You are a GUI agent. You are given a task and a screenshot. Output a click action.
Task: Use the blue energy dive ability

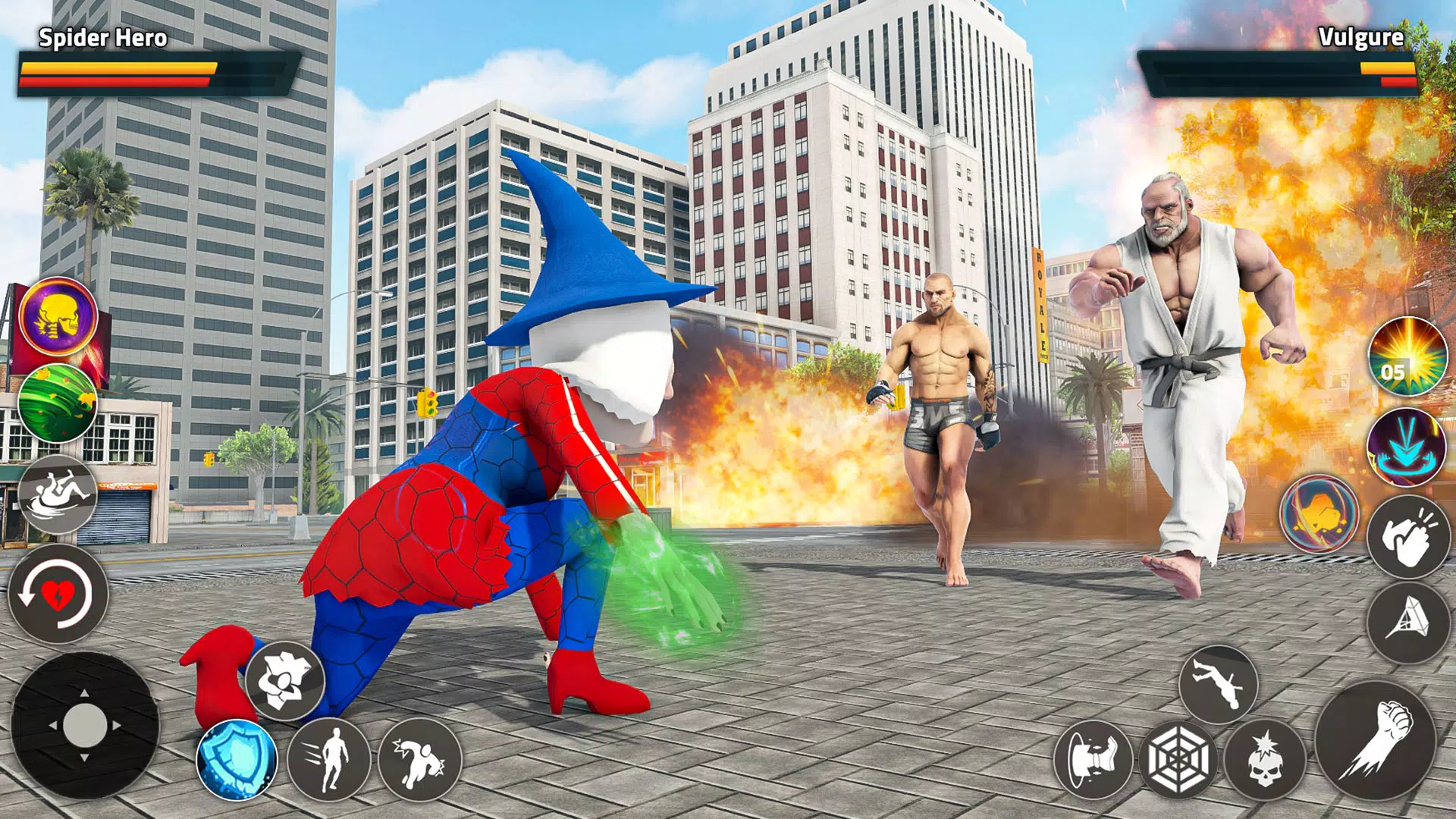1407,447
